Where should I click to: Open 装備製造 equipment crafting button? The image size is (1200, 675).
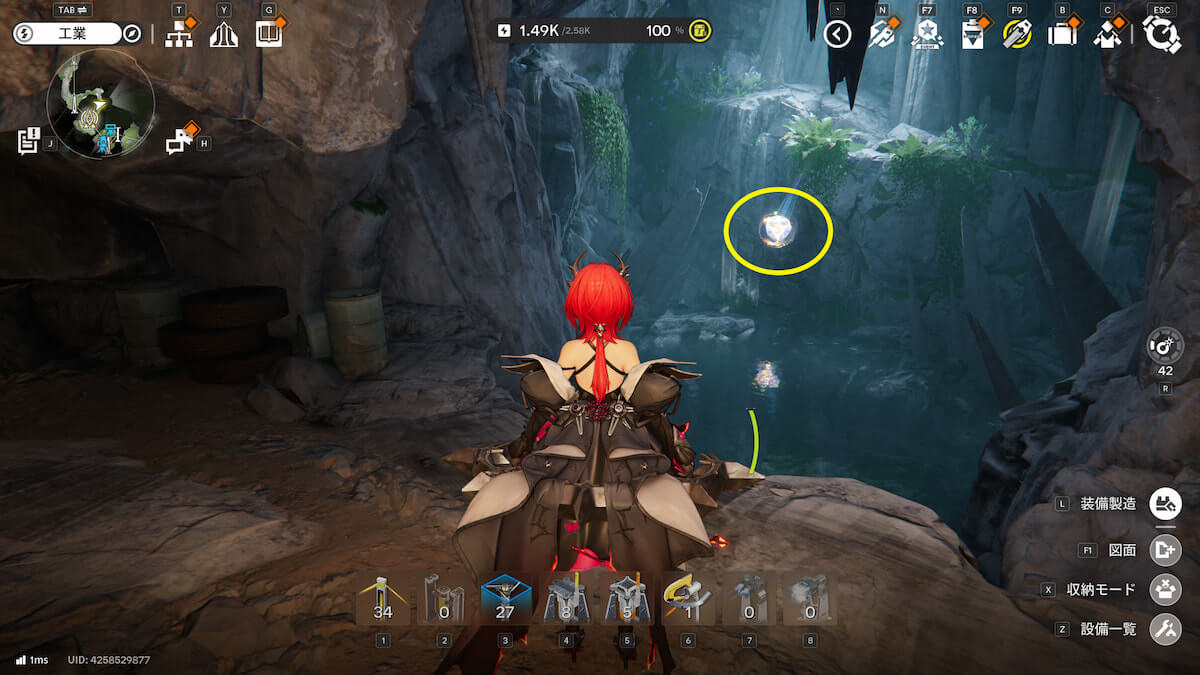(x=1165, y=503)
